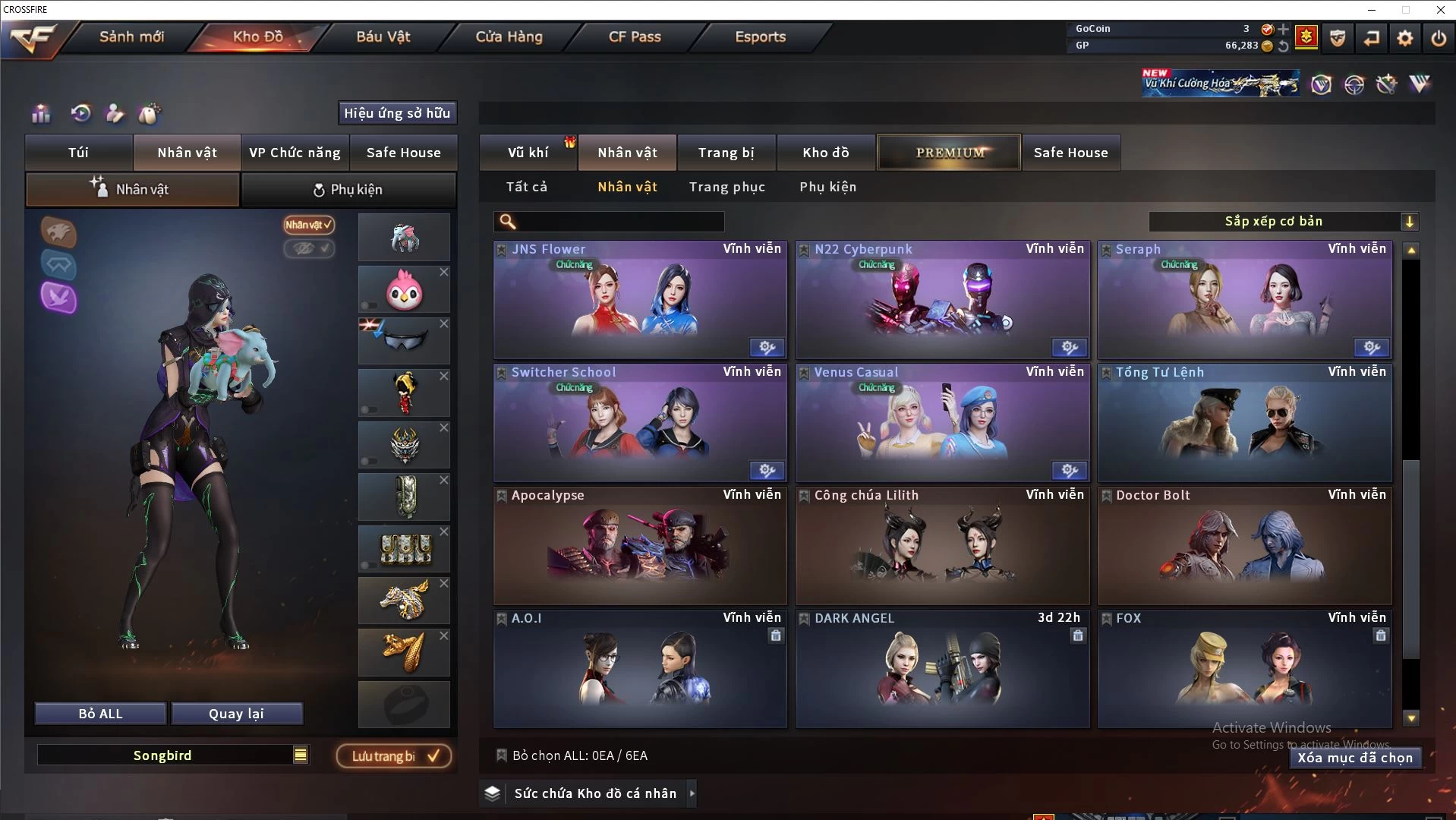
Task: Save loadout with Lưu trang bị
Action: coord(394,756)
